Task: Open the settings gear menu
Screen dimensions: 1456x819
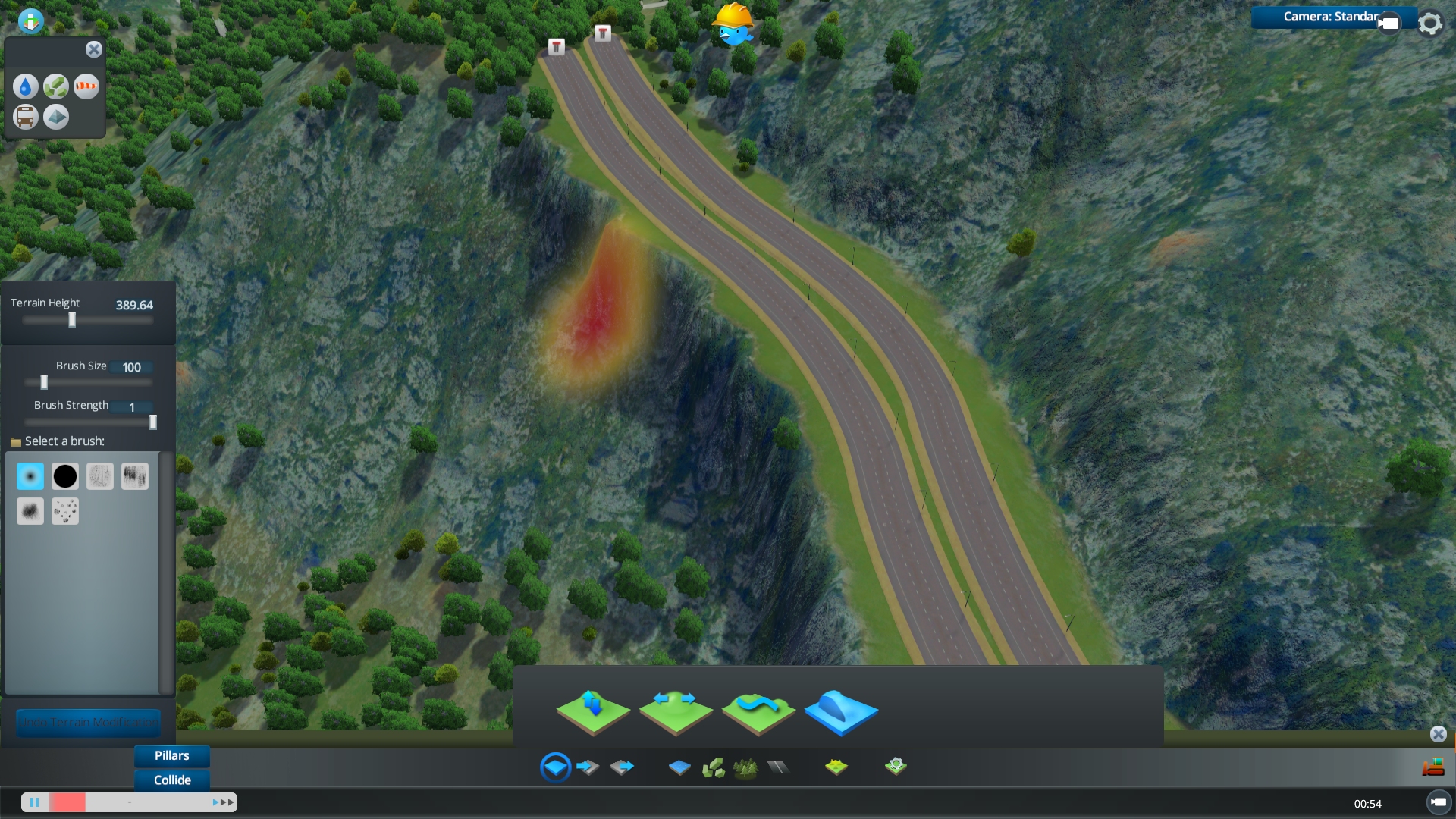Action: (x=1430, y=23)
